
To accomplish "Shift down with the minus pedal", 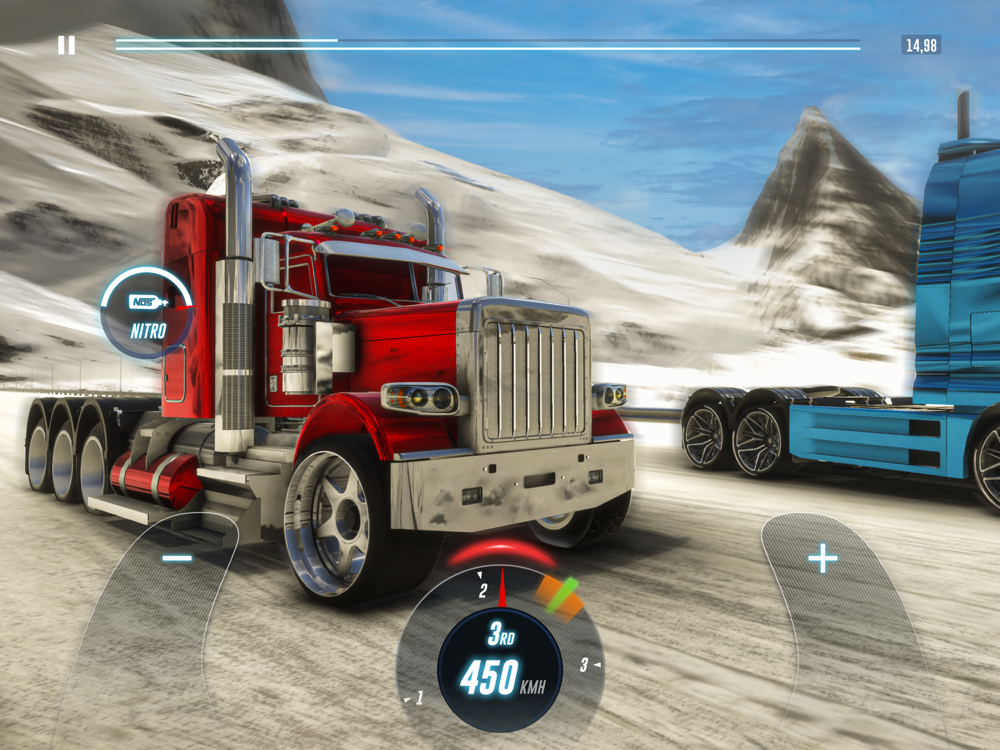I will click(x=177, y=558).
